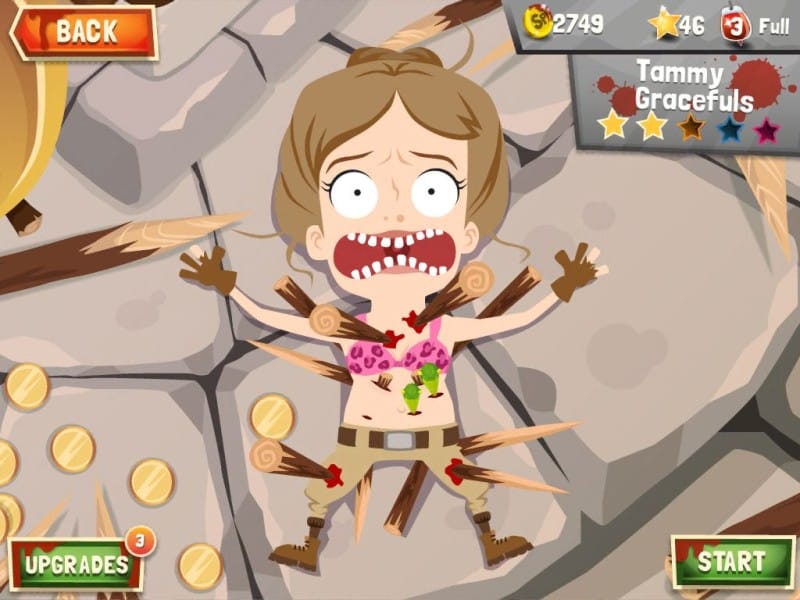Hit the green START button
Image resolution: width=800 pixels, height=600 pixels.
pos(733,561)
